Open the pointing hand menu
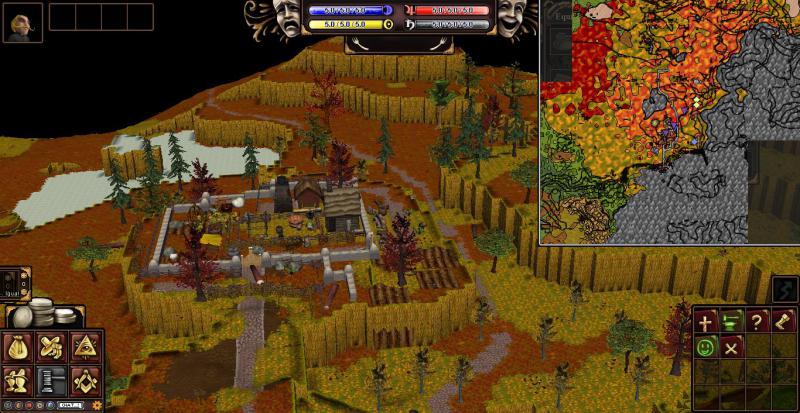The image size is (800, 413). pyautogui.click(x=51, y=348)
